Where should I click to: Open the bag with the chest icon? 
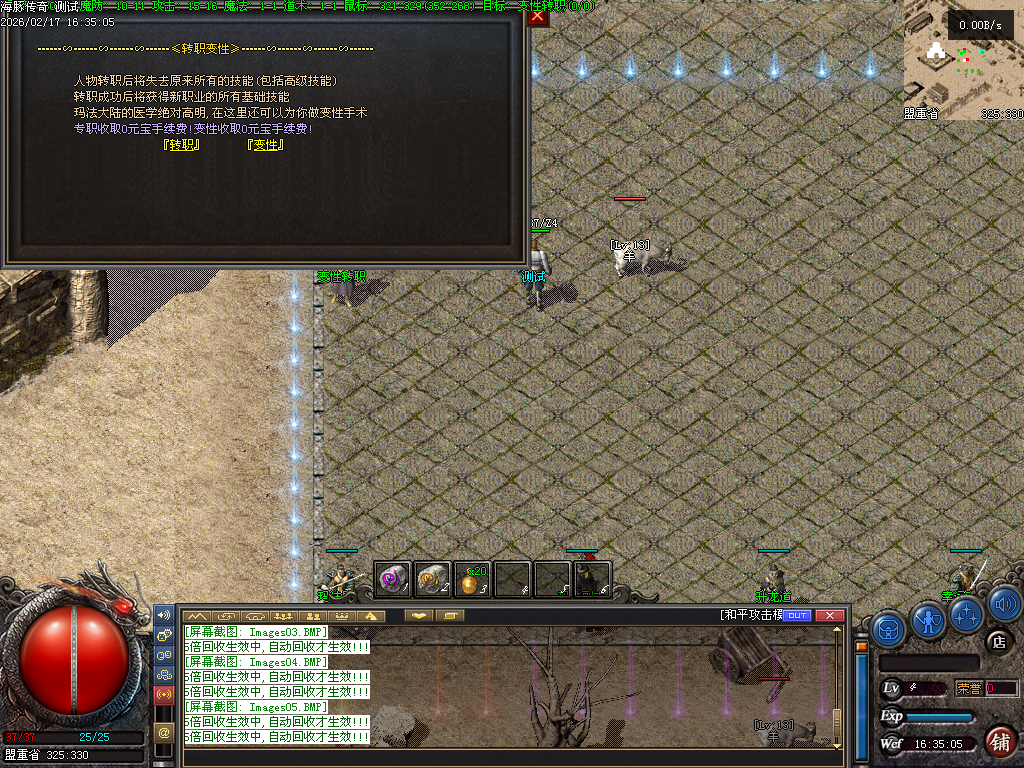pyautogui.click(x=889, y=628)
